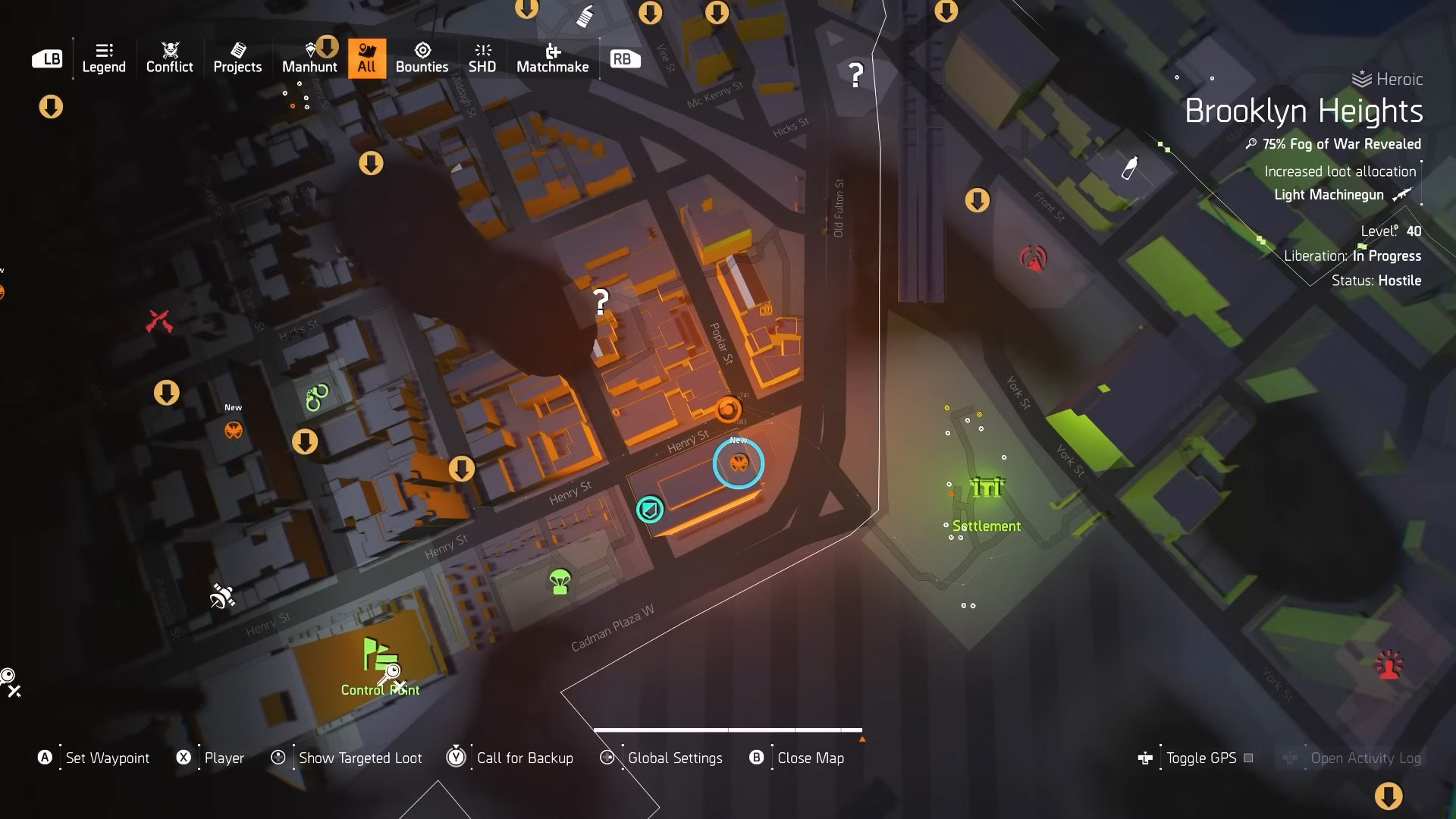Select the white satellite marker
Screen dimensions: 1456x819
tap(222, 596)
